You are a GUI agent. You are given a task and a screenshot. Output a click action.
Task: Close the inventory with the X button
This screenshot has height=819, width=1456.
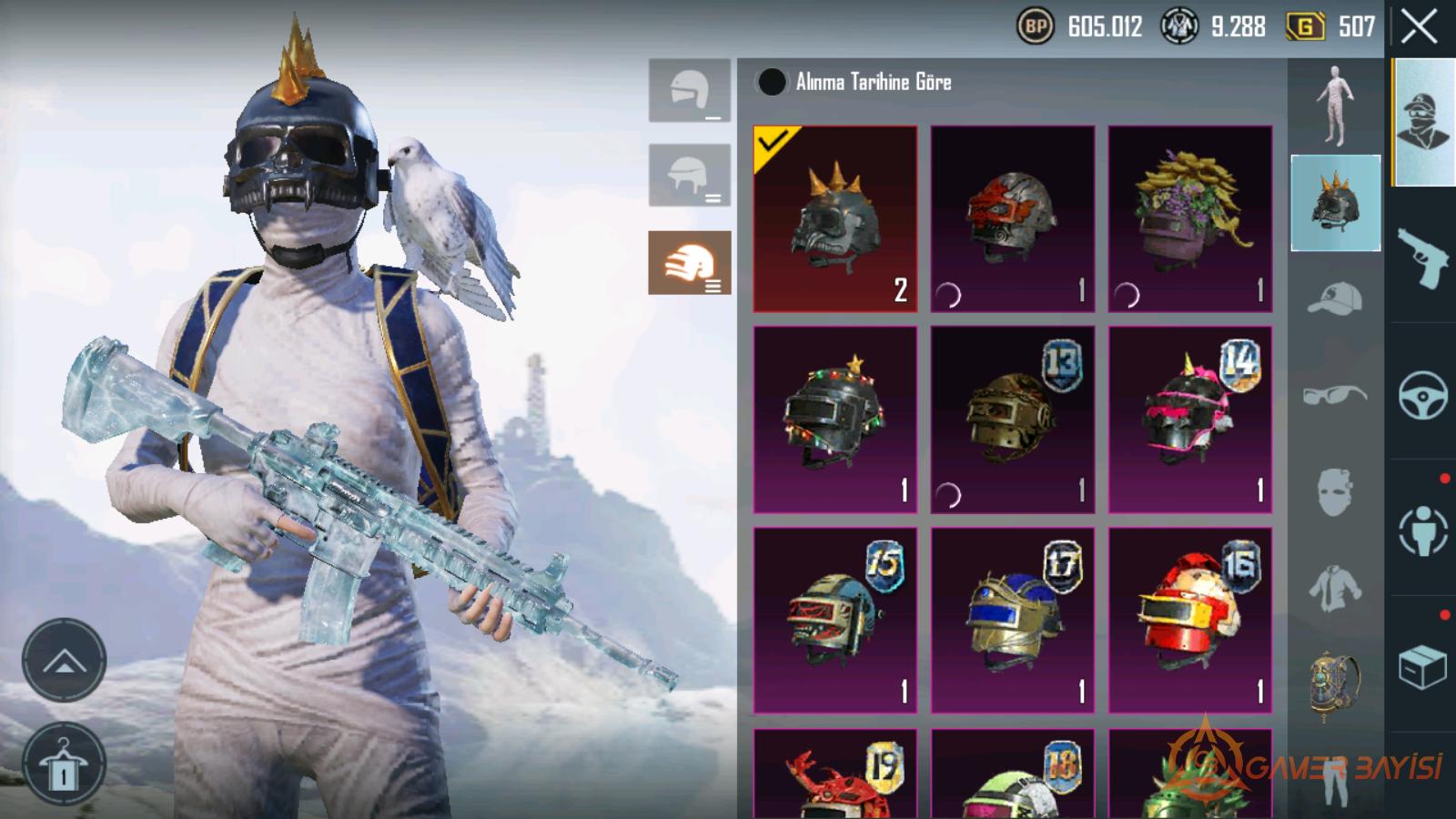click(x=1419, y=27)
